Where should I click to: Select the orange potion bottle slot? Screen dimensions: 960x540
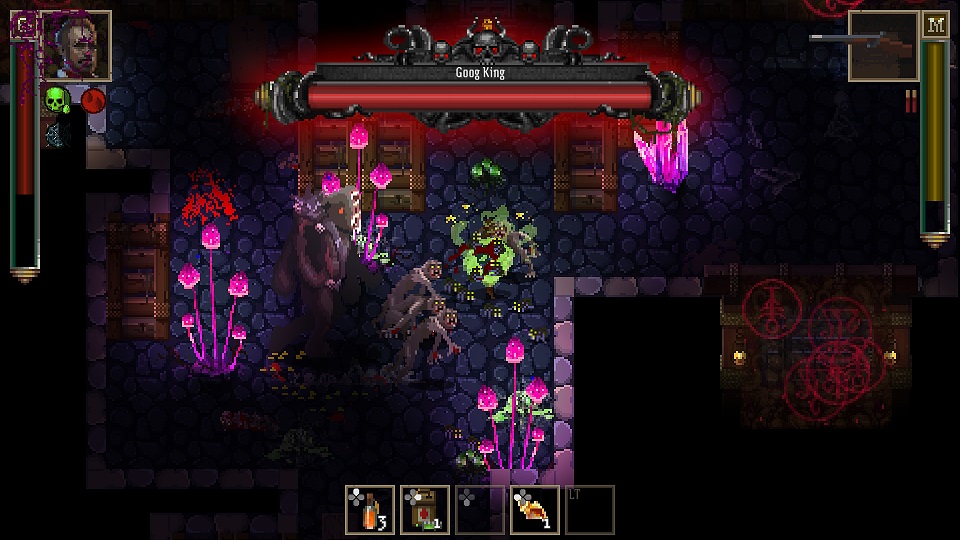tap(370, 510)
